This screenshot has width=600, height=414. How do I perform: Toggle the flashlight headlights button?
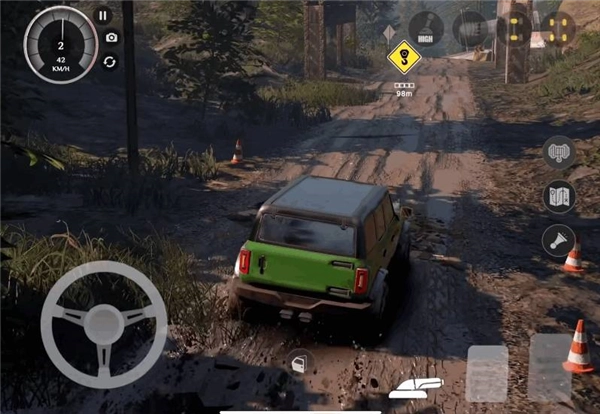(558, 240)
